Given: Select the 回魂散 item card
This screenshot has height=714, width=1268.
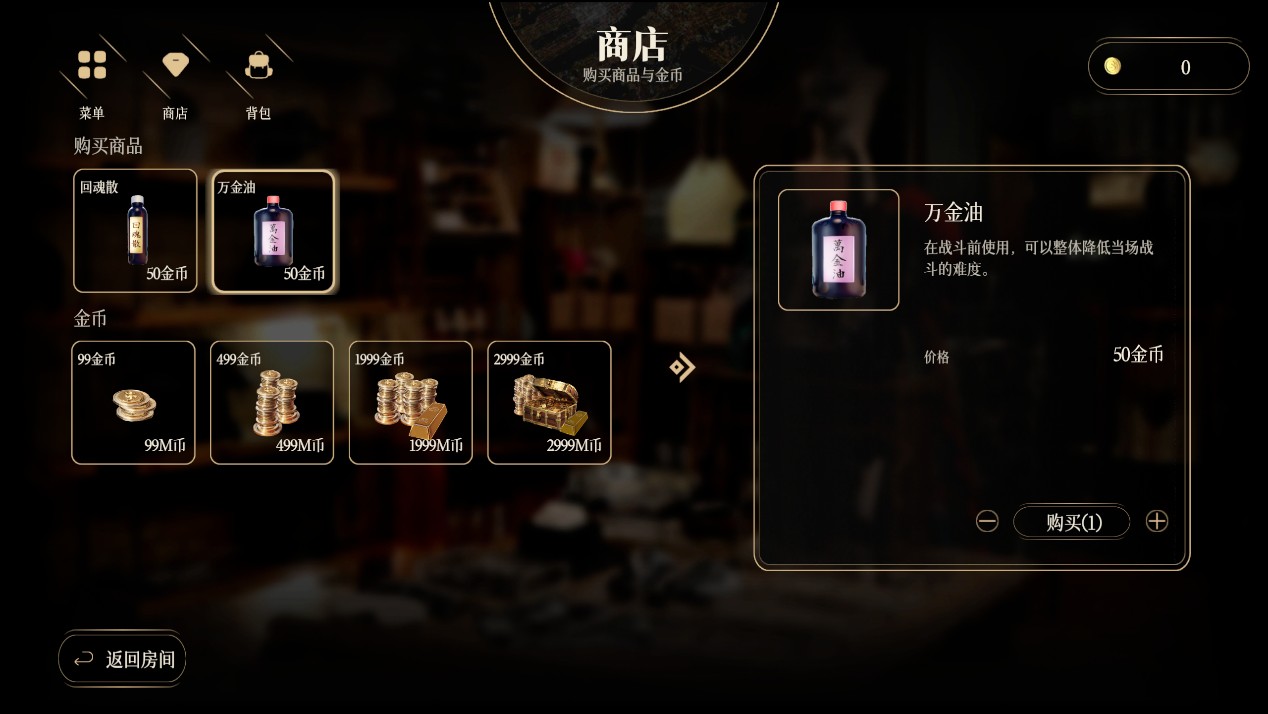Looking at the screenshot, I should coord(135,231).
